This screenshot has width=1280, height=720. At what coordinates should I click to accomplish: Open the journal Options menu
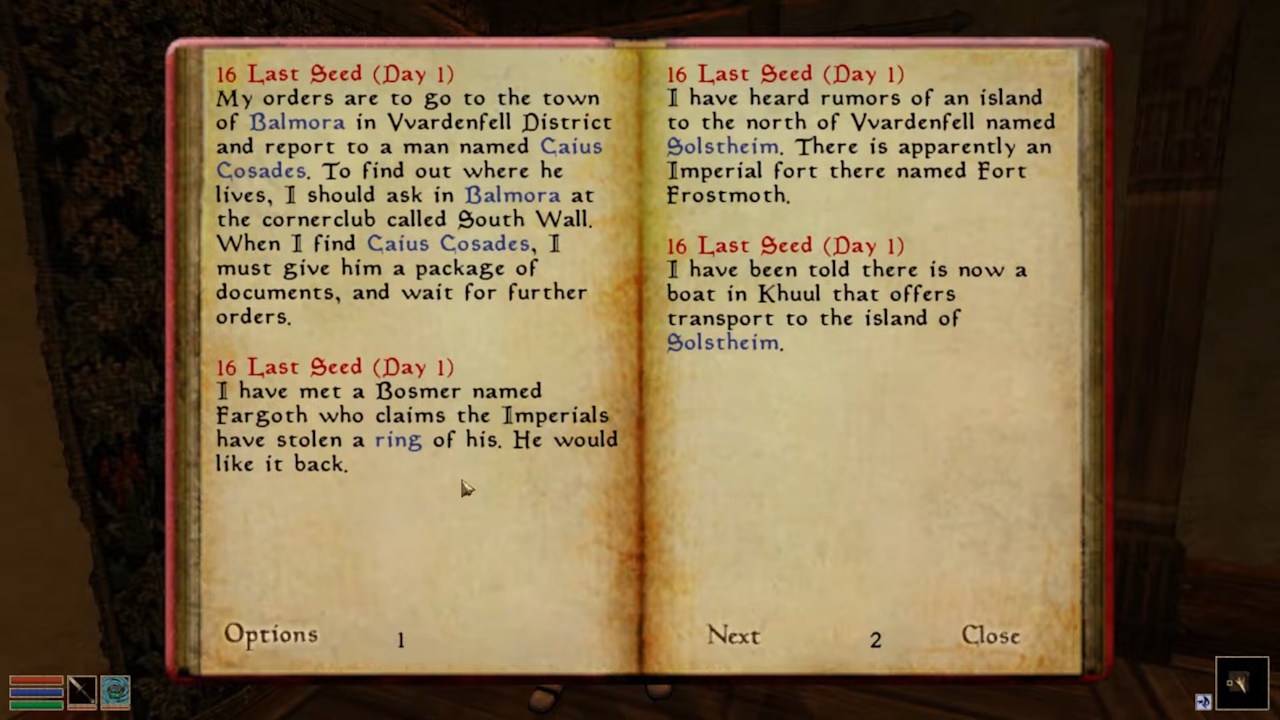click(270, 634)
